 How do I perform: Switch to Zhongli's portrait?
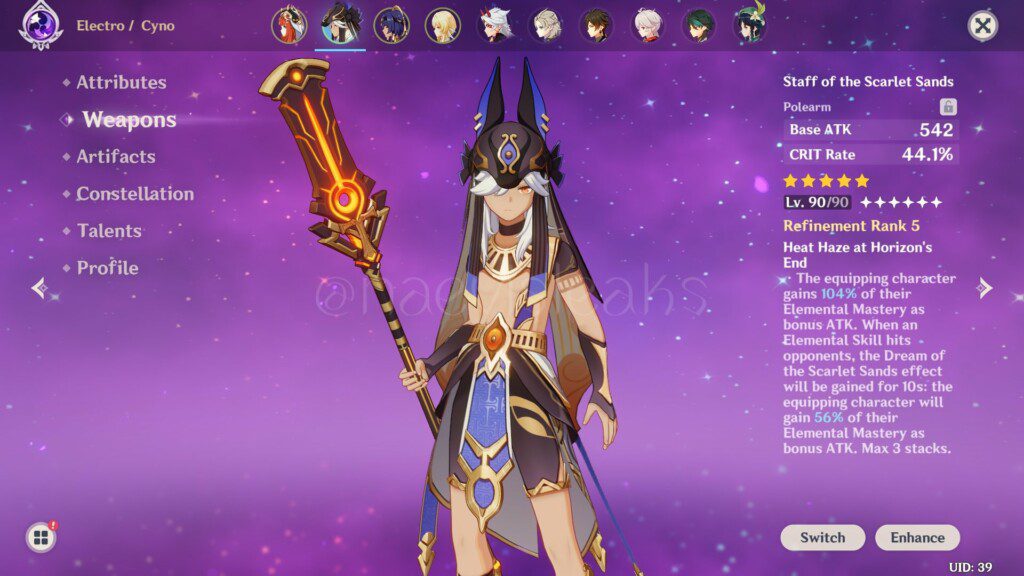click(597, 25)
